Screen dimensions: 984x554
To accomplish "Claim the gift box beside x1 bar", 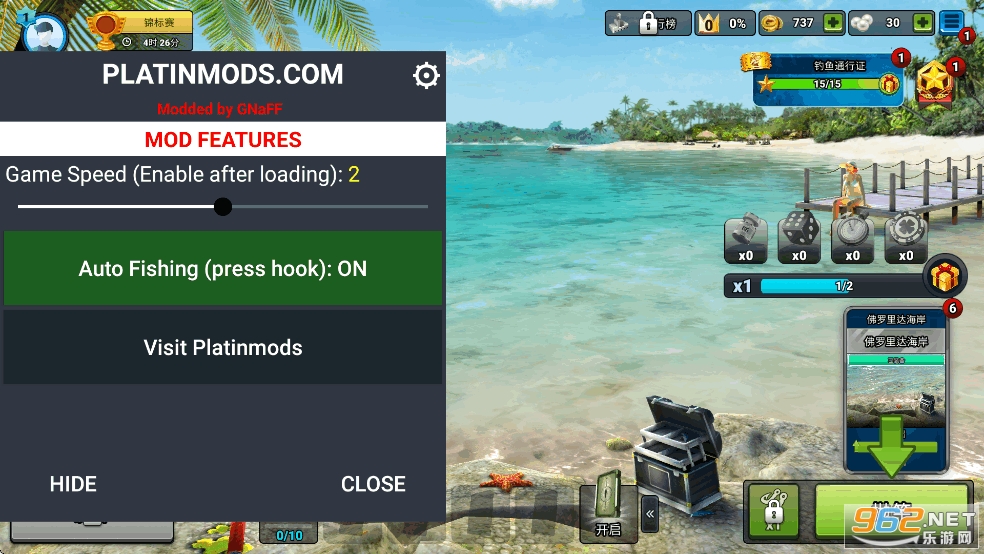I will pos(944,276).
